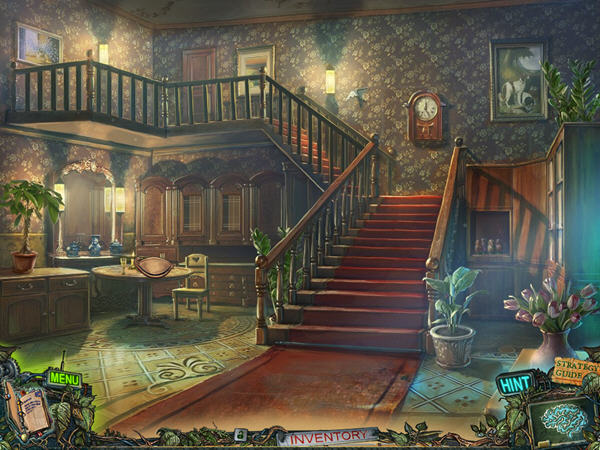Toggle the inventory lock icon
The width and height of the screenshot is (600, 450).
(241, 435)
